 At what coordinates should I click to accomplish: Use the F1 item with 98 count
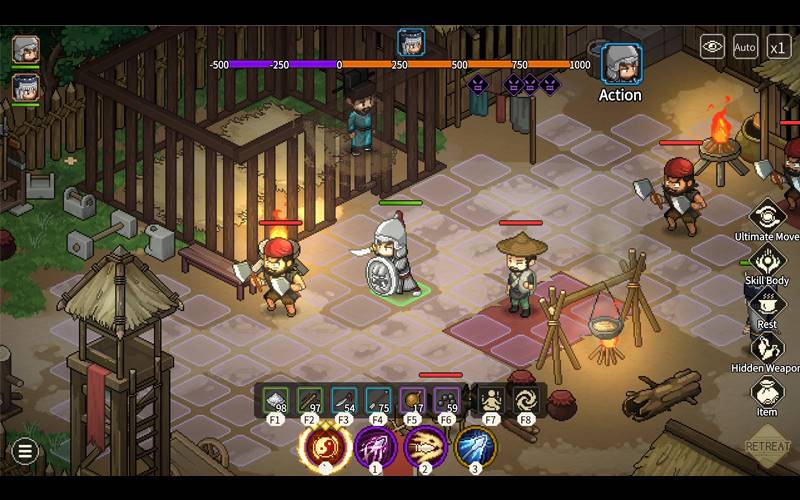point(277,400)
